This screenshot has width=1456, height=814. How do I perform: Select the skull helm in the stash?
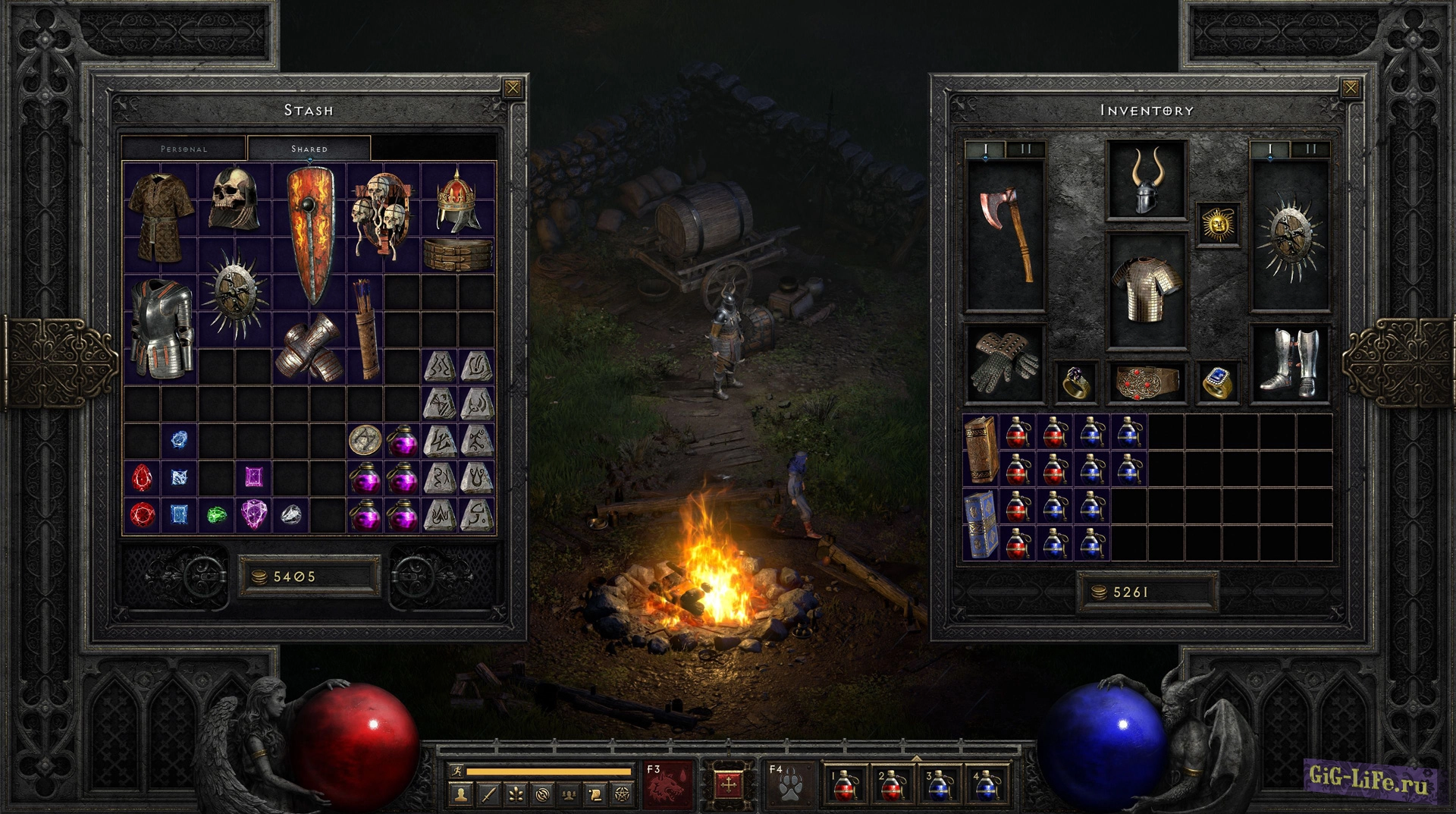coord(235,199)
